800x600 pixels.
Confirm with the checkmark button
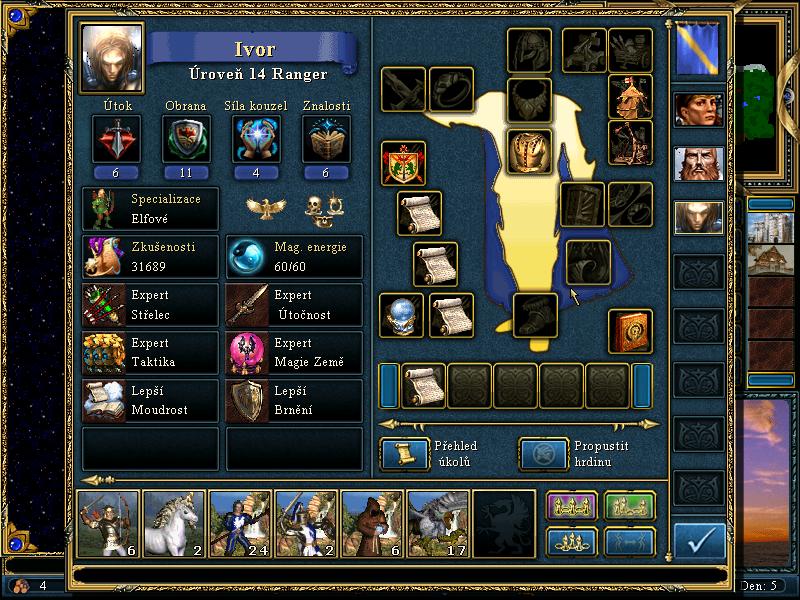[x=700, y=541]
